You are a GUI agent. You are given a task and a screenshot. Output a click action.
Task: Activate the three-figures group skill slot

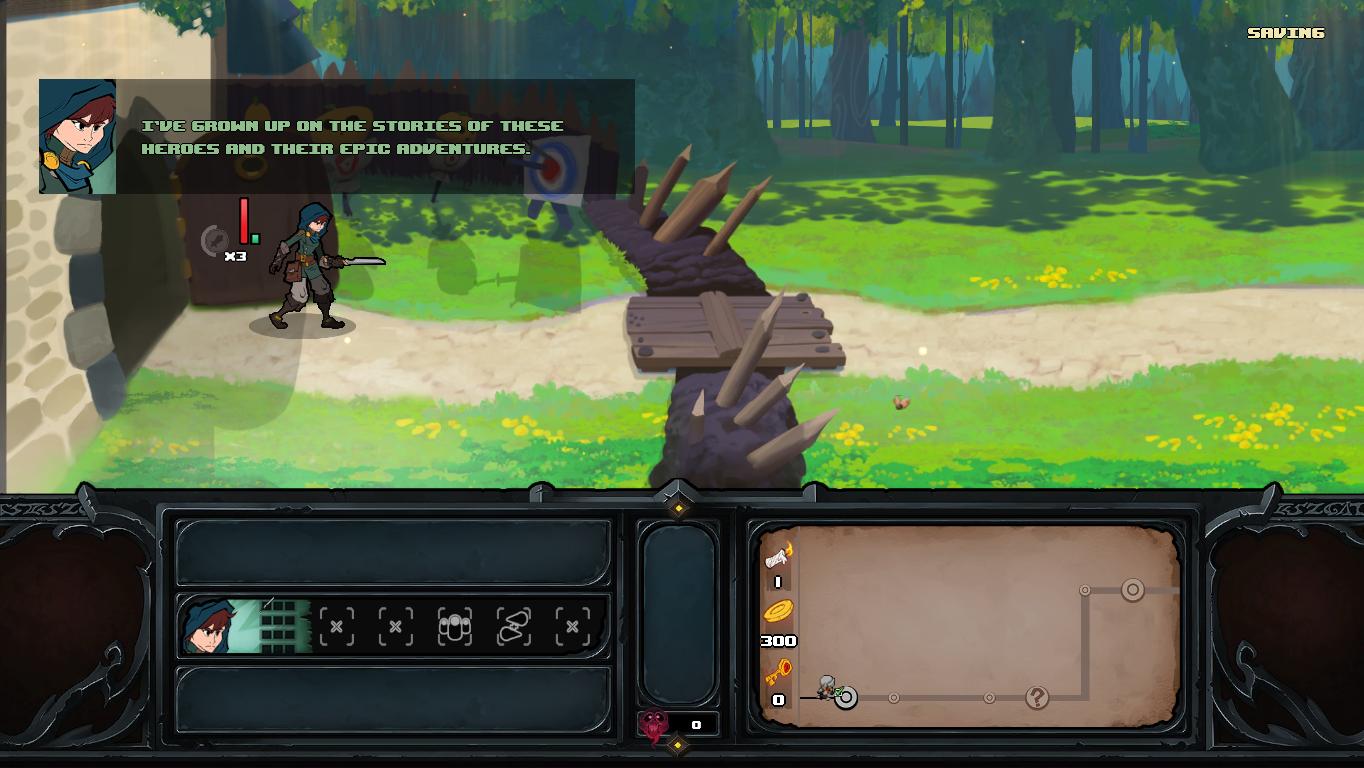tap(455, 627)
